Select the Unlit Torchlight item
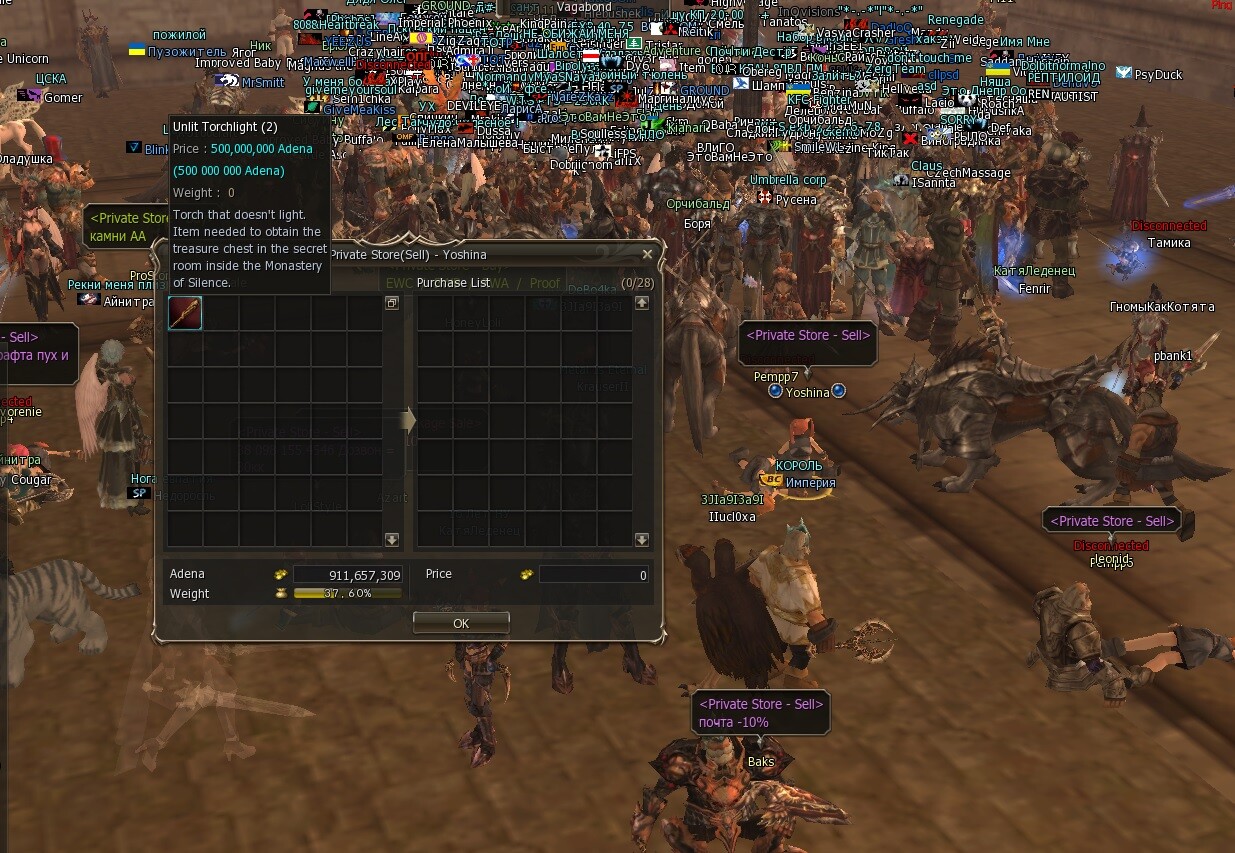The width and height of the screenshot is (1235, 853). tap(185, 313)
